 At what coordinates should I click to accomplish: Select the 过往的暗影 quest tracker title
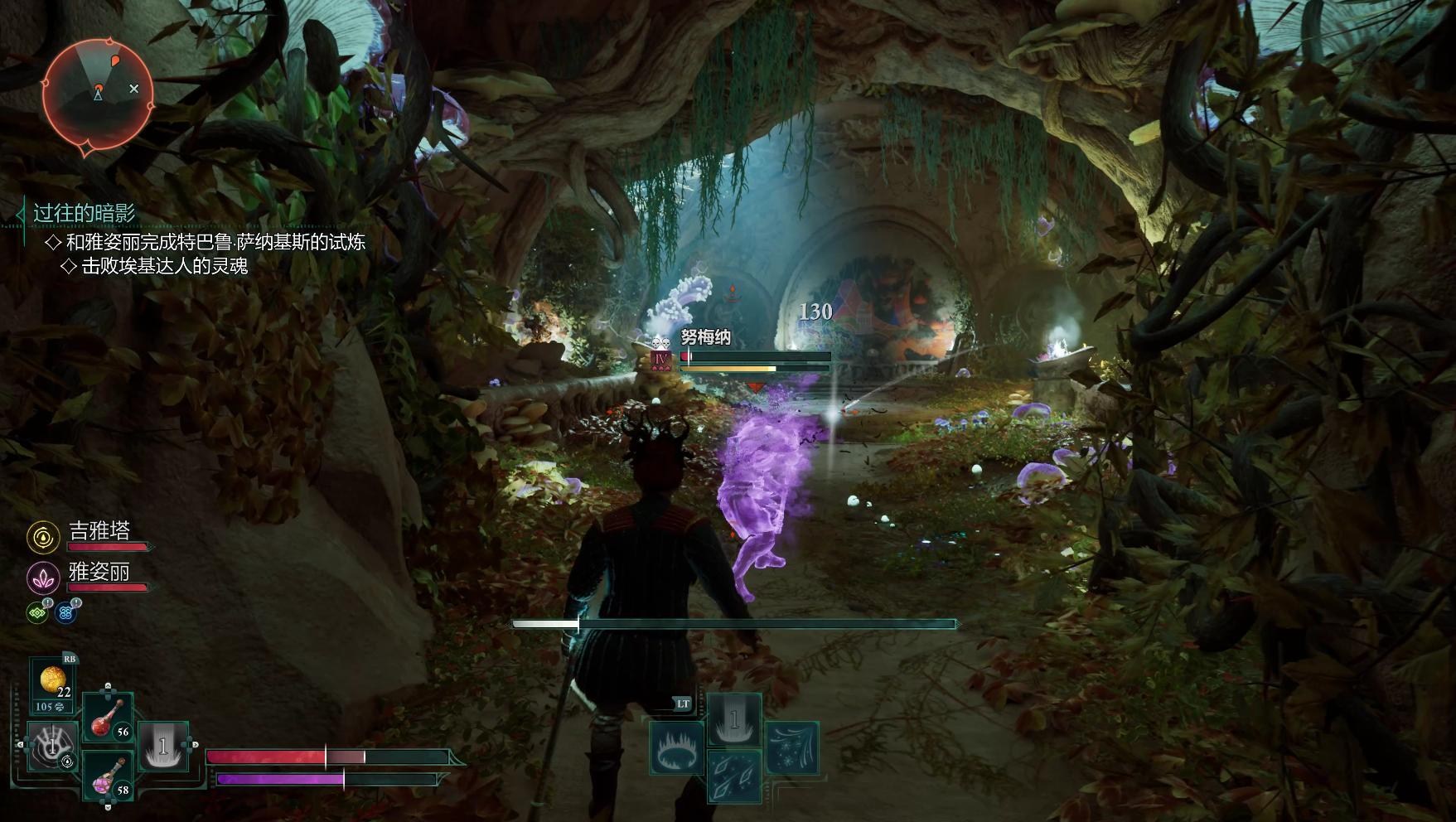(84, 213)
